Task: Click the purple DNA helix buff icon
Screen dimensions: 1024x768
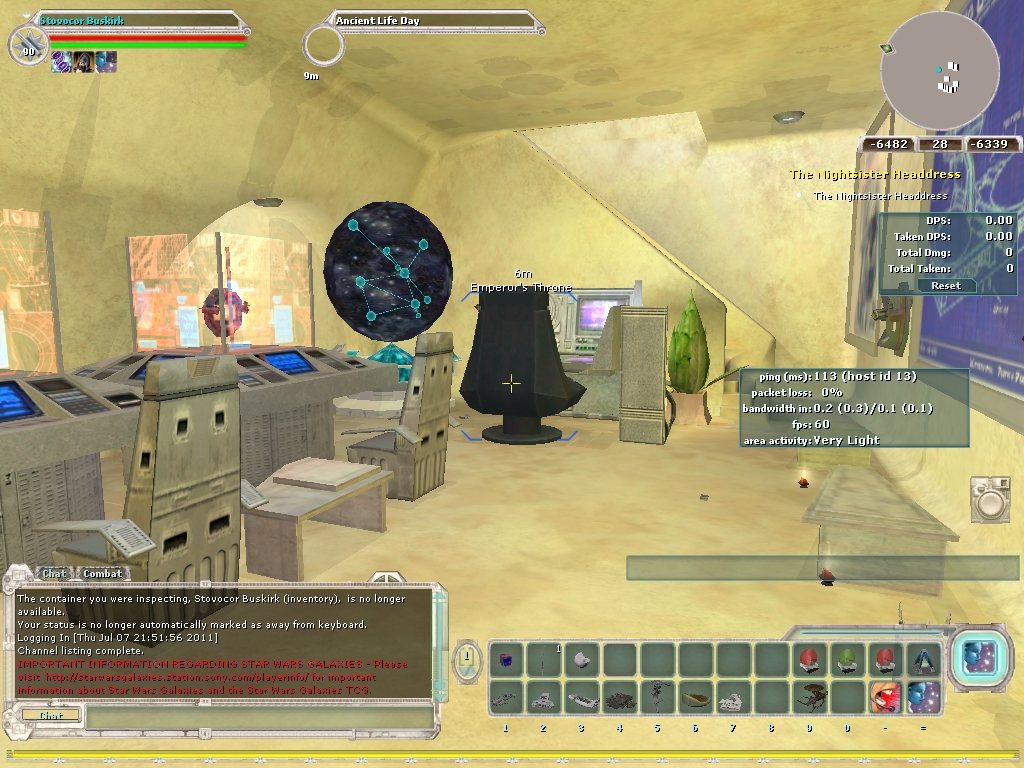Action: (62, 62)
